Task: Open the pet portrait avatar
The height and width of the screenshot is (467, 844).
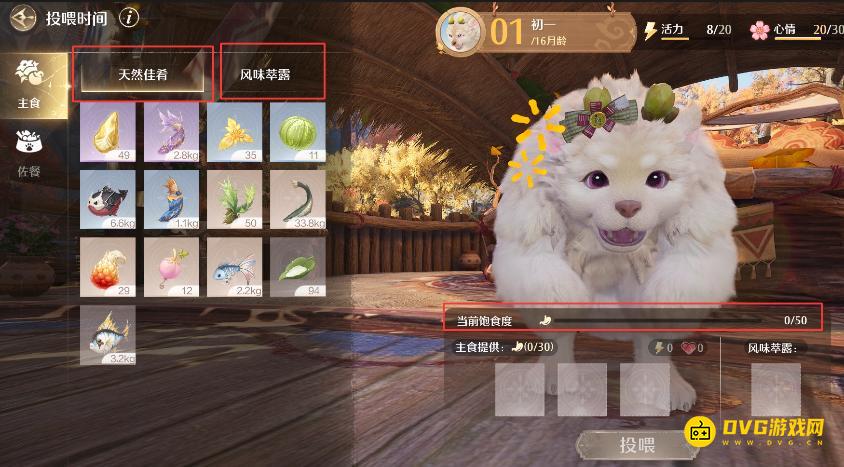Action: pos(462,31)
